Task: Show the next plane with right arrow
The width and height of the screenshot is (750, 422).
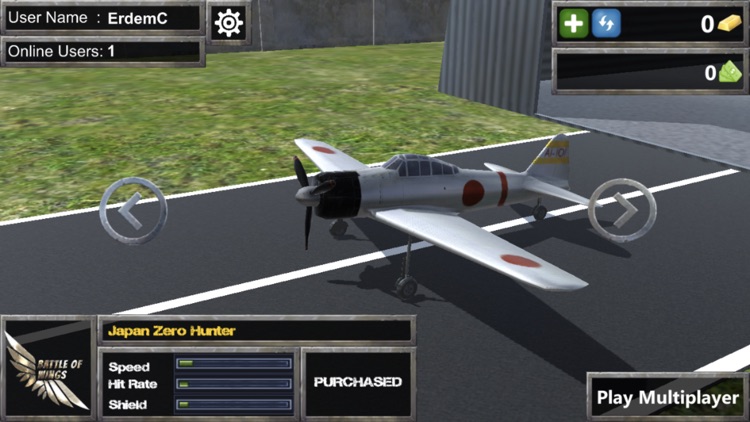Action: click(621, 210)
